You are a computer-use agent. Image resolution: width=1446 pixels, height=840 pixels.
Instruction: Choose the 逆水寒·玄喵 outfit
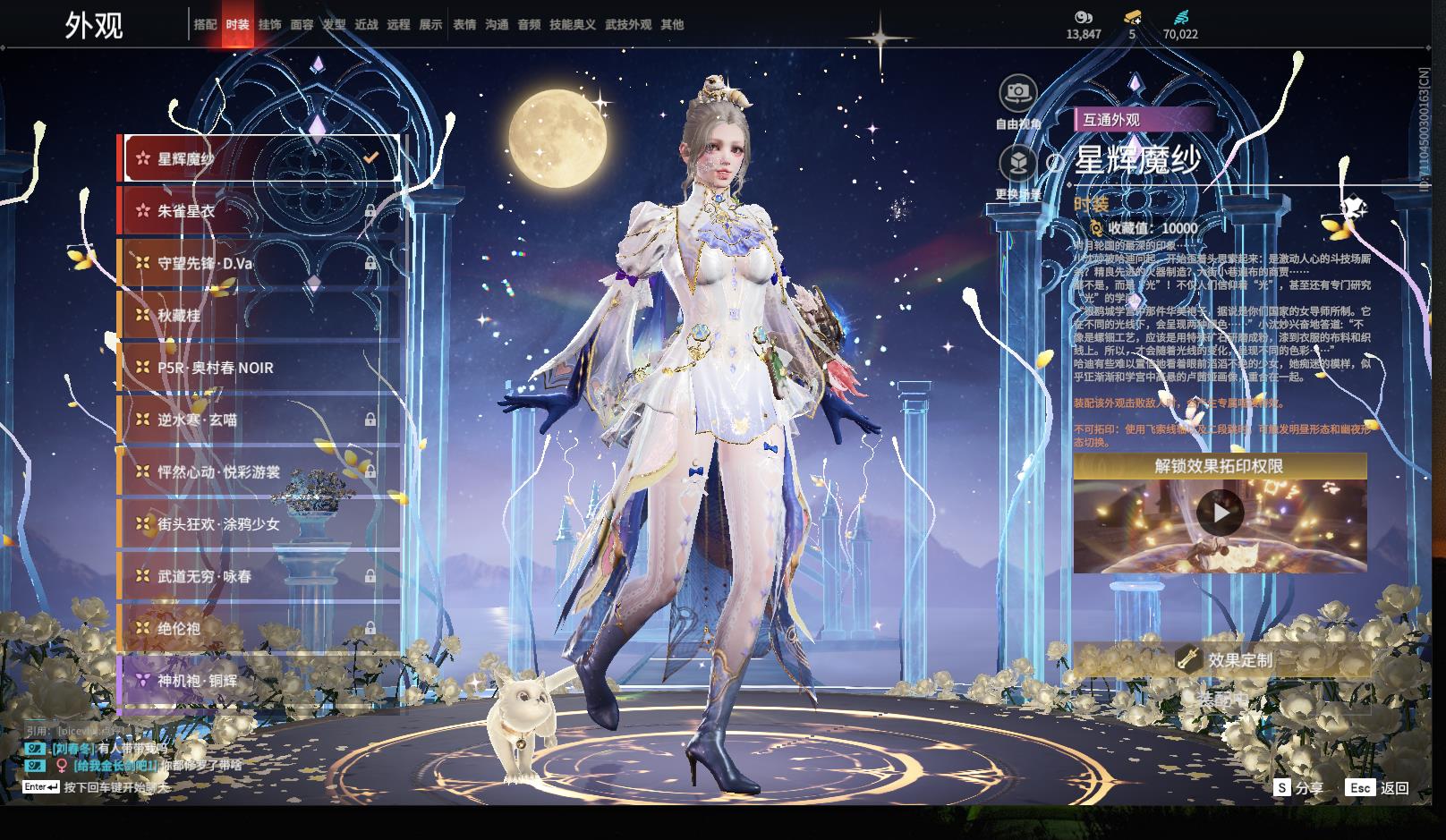(259, 420)
